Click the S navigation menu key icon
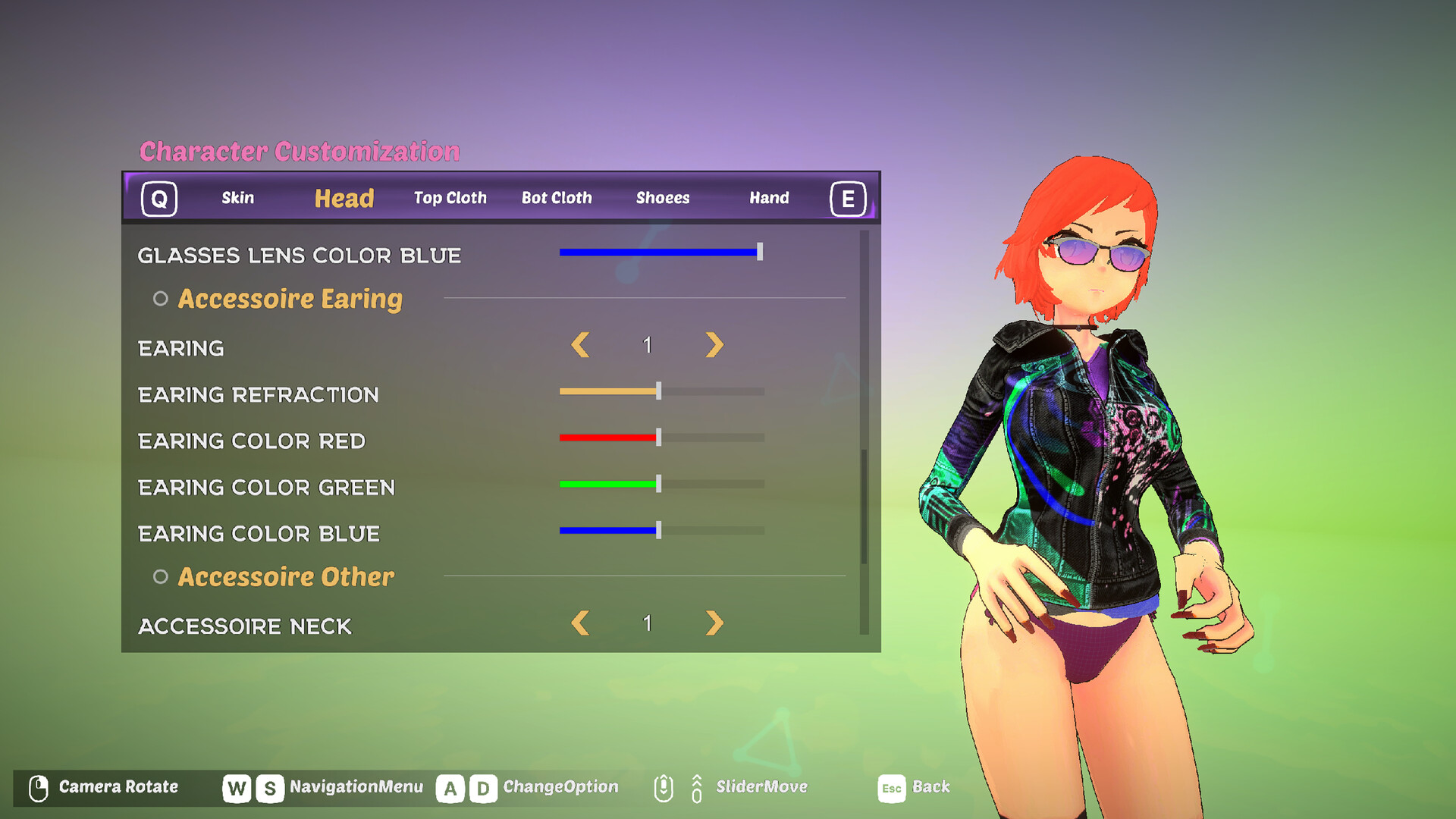1456x819 pixels. 269,786
